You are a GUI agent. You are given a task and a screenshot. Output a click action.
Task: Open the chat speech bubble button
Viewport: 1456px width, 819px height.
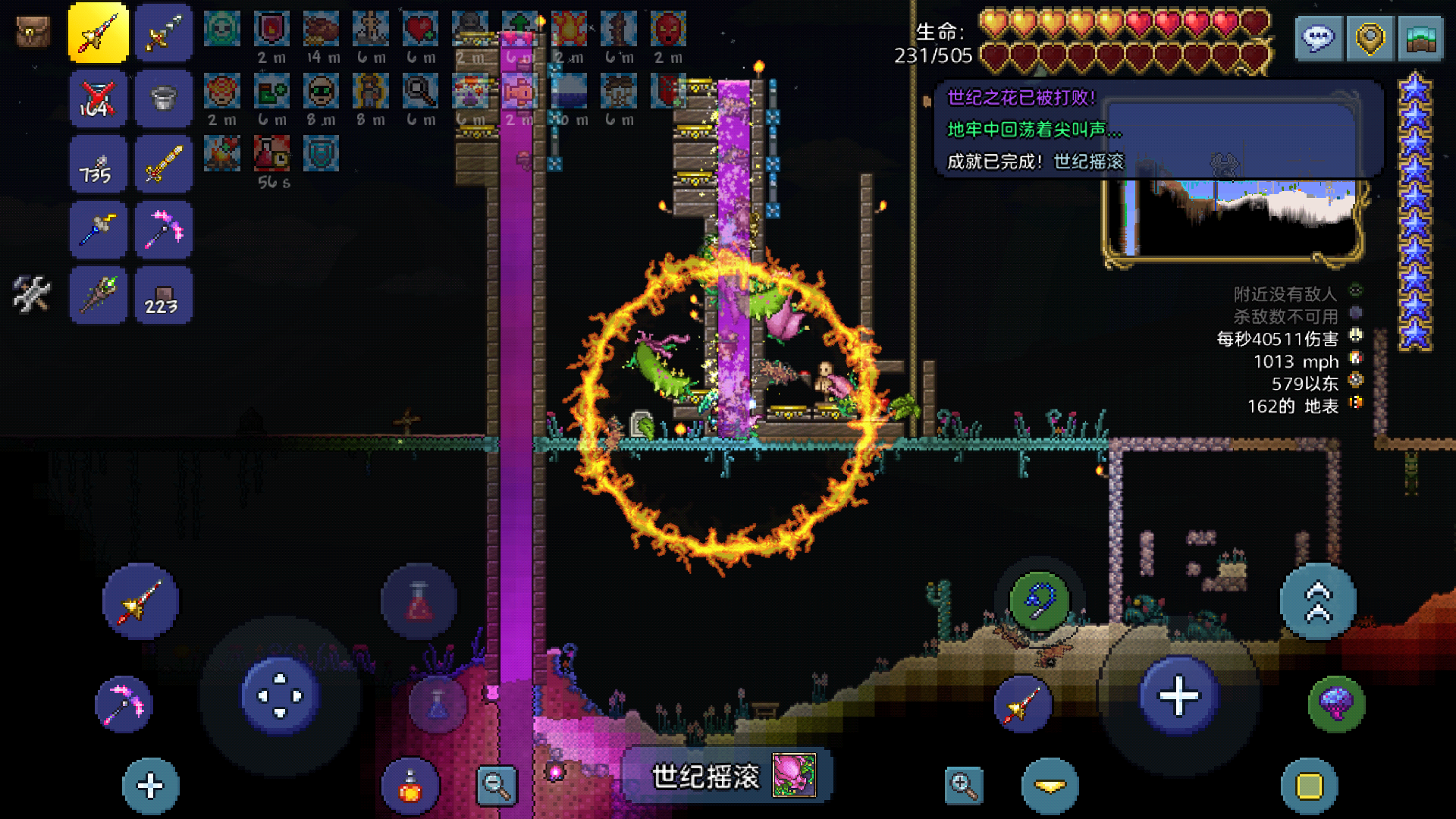pos(1319,38)
